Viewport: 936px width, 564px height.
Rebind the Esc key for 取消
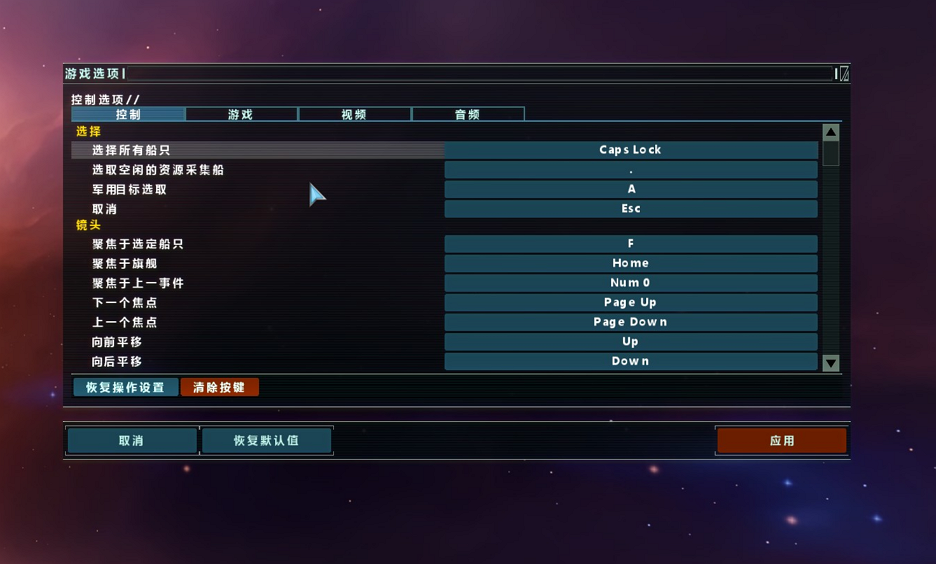click(x=630, y=209)
